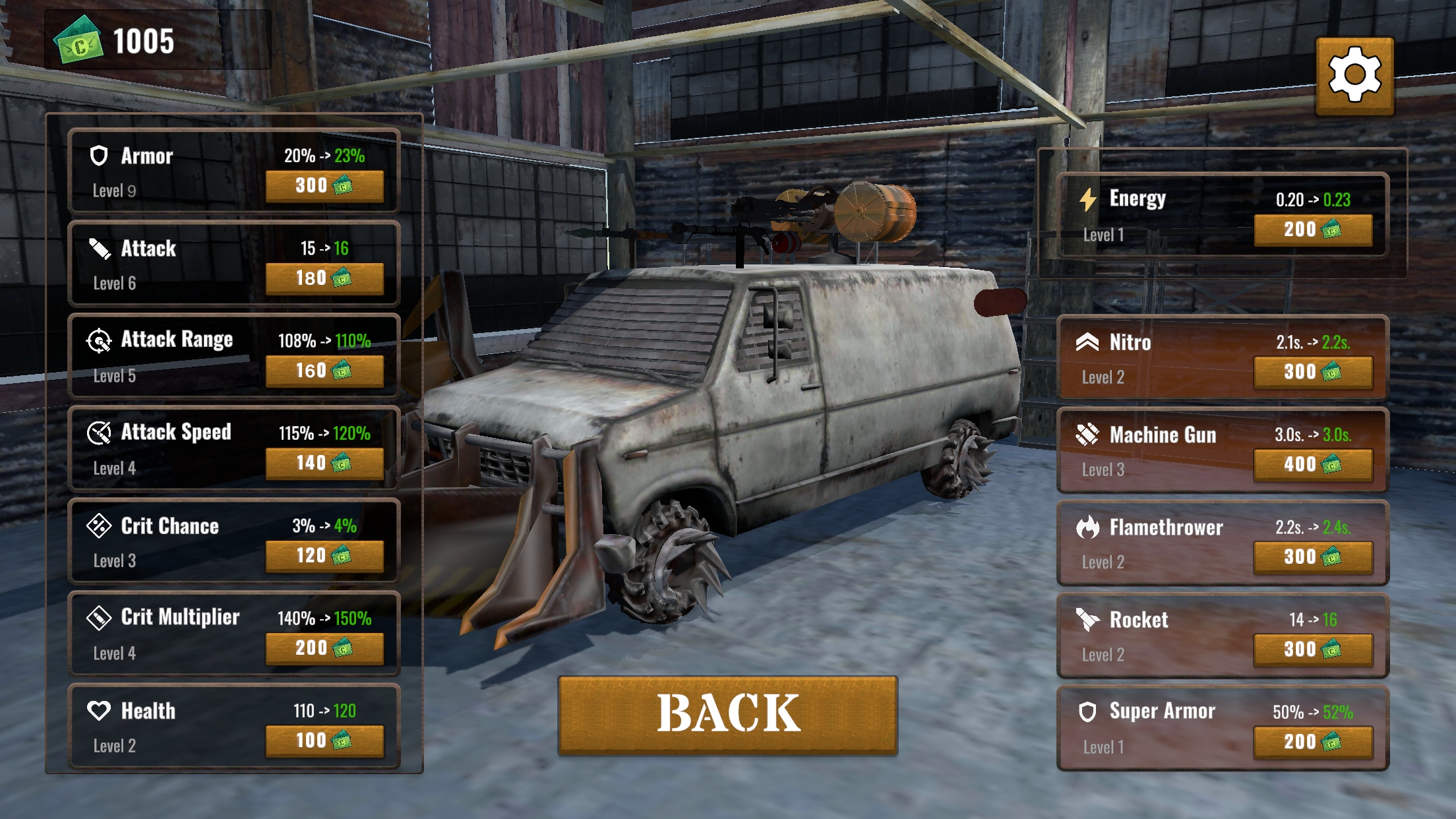Buy the Attack Speed upgrade for 140
Viewport: 1456px width, 819px height.
point(324,463)
